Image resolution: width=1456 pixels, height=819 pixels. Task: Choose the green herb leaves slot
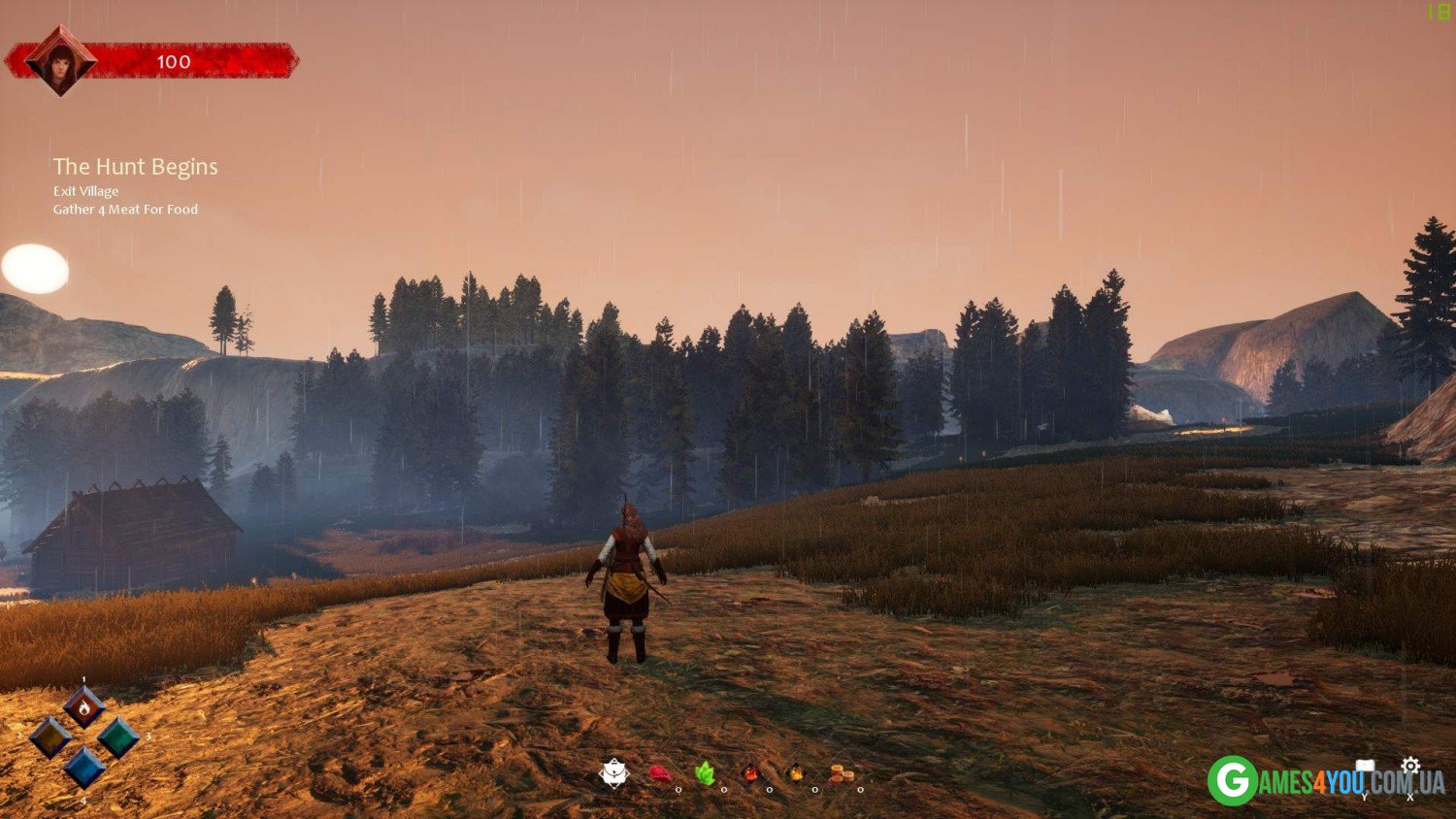[x=706, y=773]
